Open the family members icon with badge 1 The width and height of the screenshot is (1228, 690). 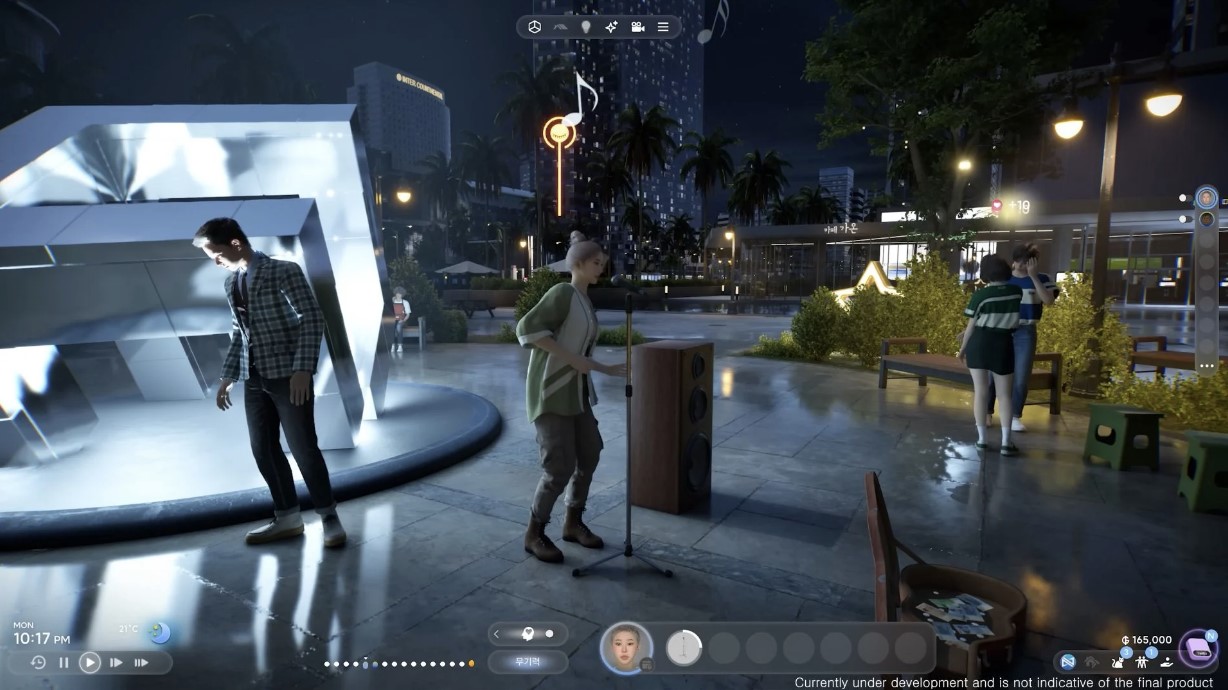pyautogui.click(x=1143, y=661)
